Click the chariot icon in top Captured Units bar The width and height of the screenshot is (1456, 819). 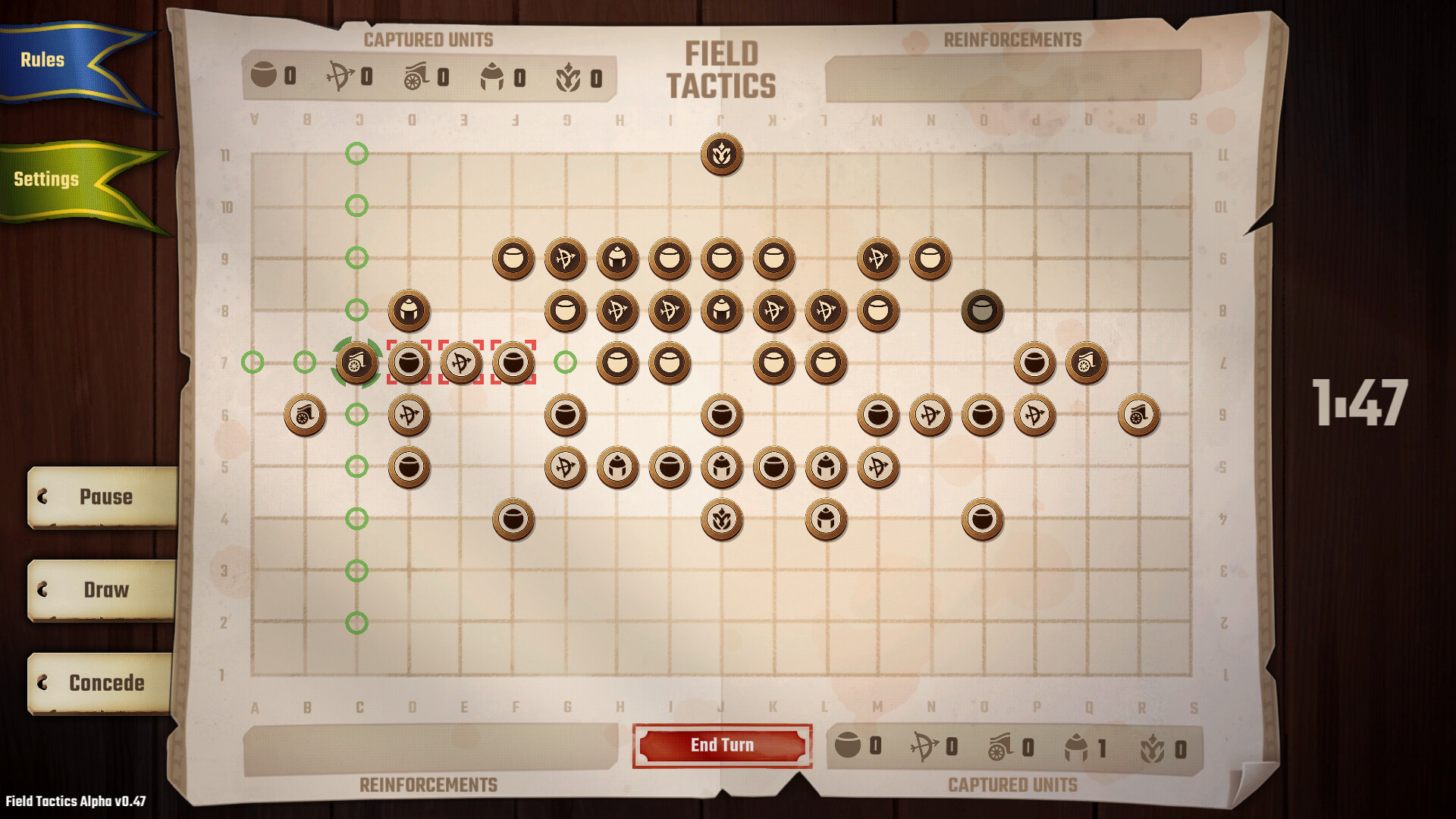click(x=416, y=76)
